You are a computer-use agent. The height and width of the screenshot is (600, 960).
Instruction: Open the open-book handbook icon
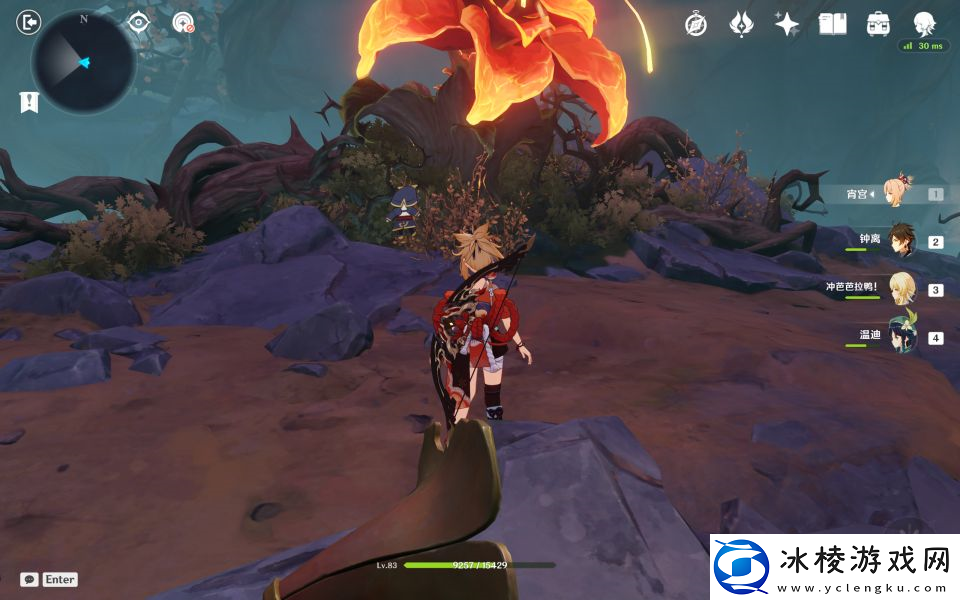pyautogui.click(x=832, y=24)
